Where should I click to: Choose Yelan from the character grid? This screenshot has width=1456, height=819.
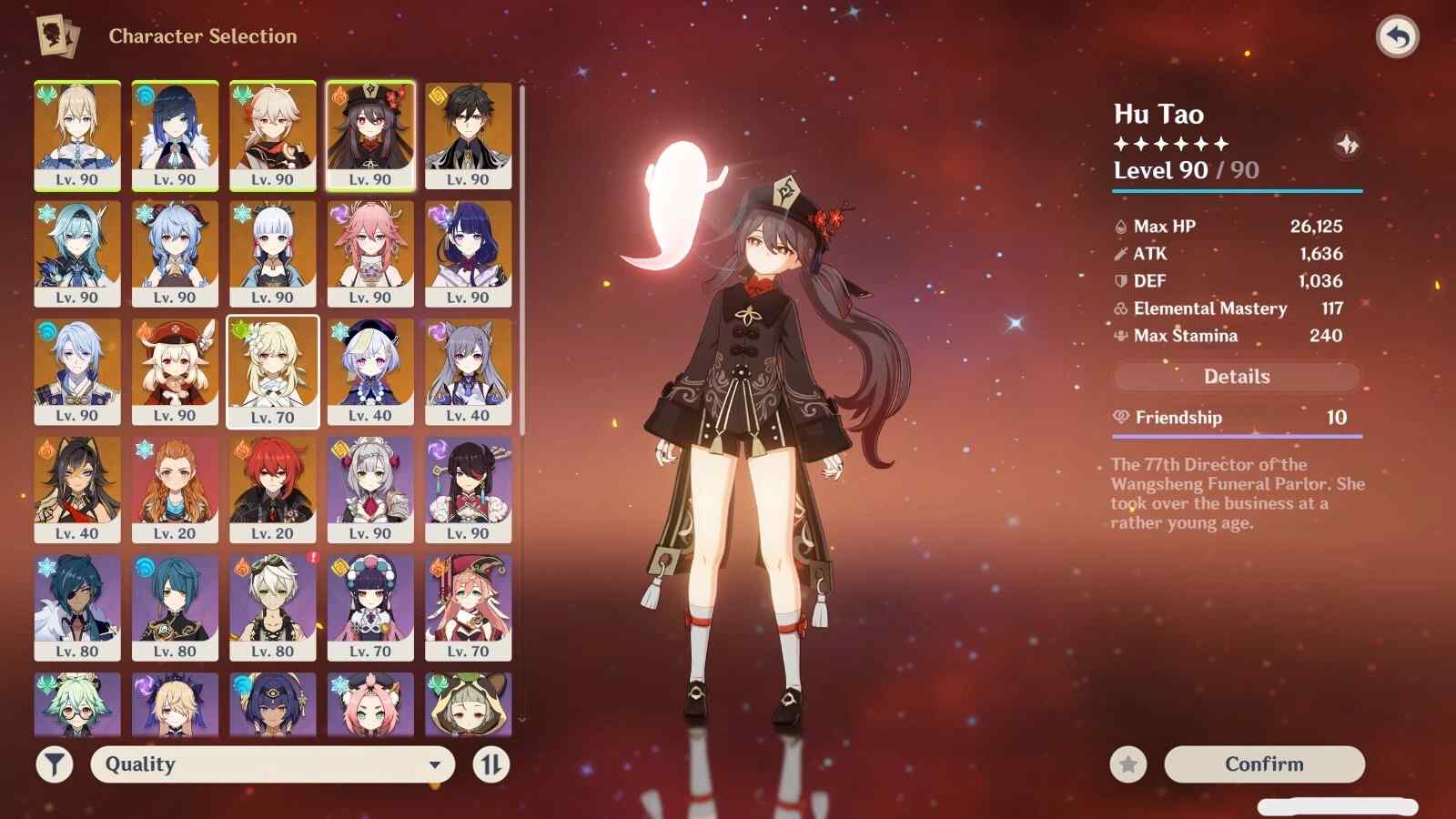tap(175, 135)
